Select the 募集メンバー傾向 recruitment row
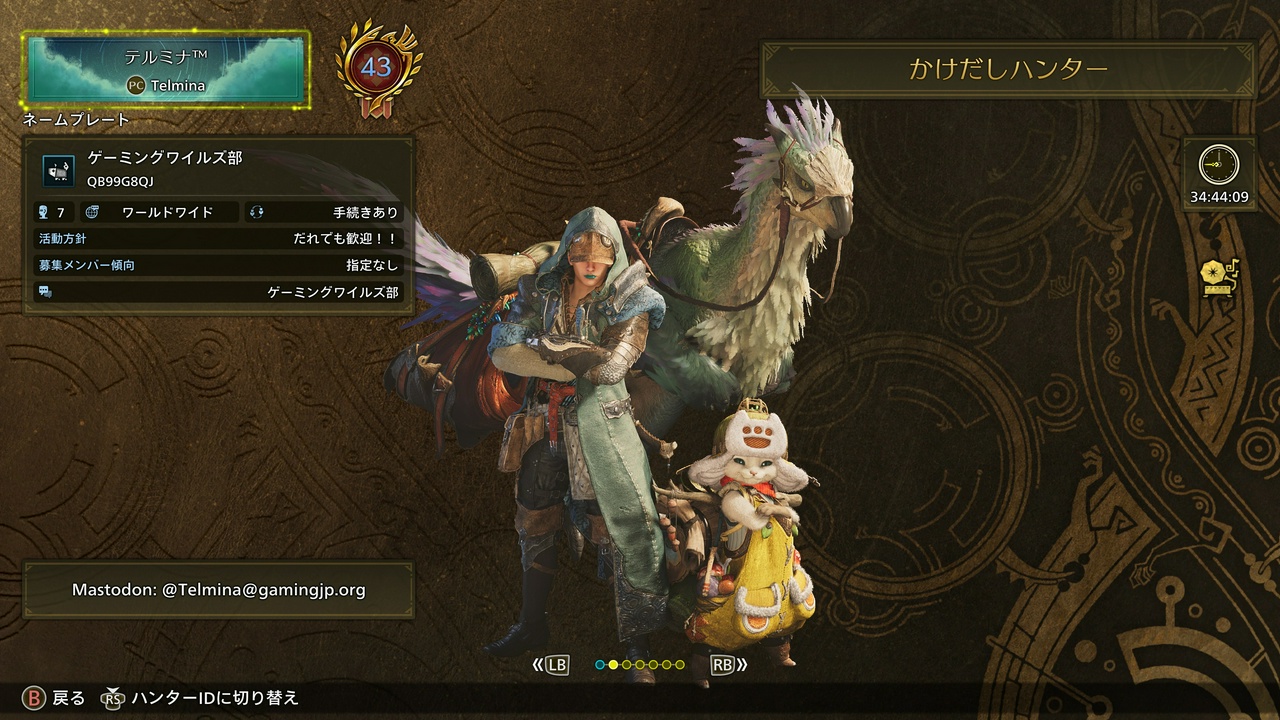This screenshot has width=1280, height=720. pos(218,265)
